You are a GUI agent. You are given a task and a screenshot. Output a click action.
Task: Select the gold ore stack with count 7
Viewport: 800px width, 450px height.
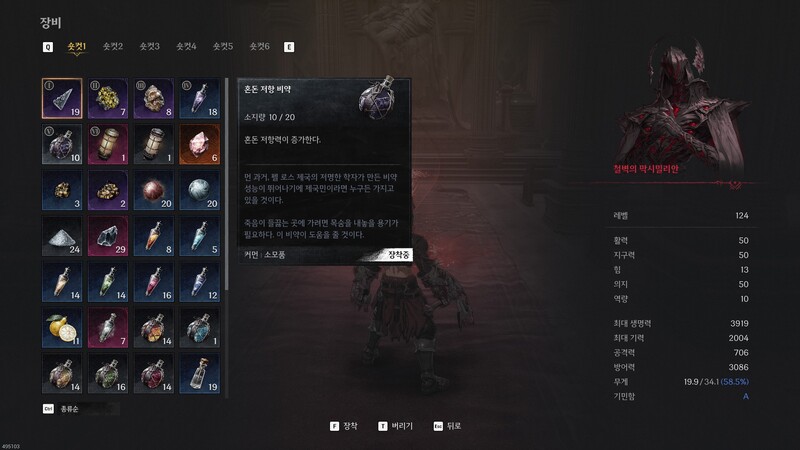106,98
